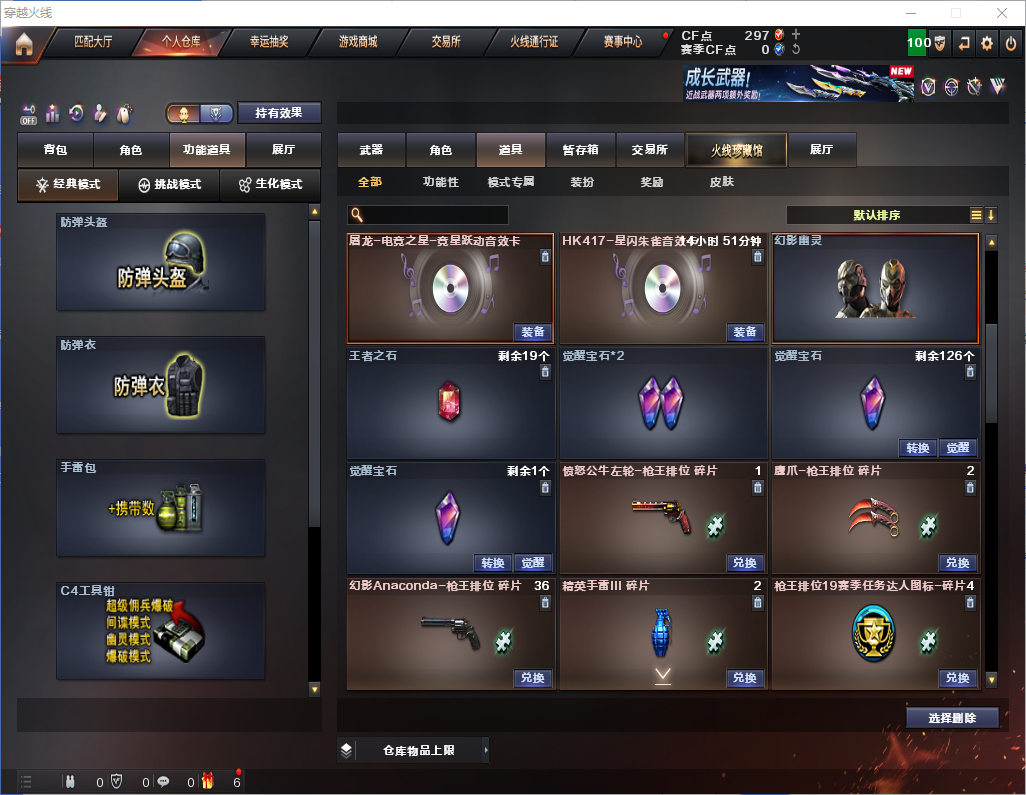Viewport: 1026px width, 795px height.
Task: Switch to 挑战模式 challenge mode tab
Action: (x=170, y=185)
